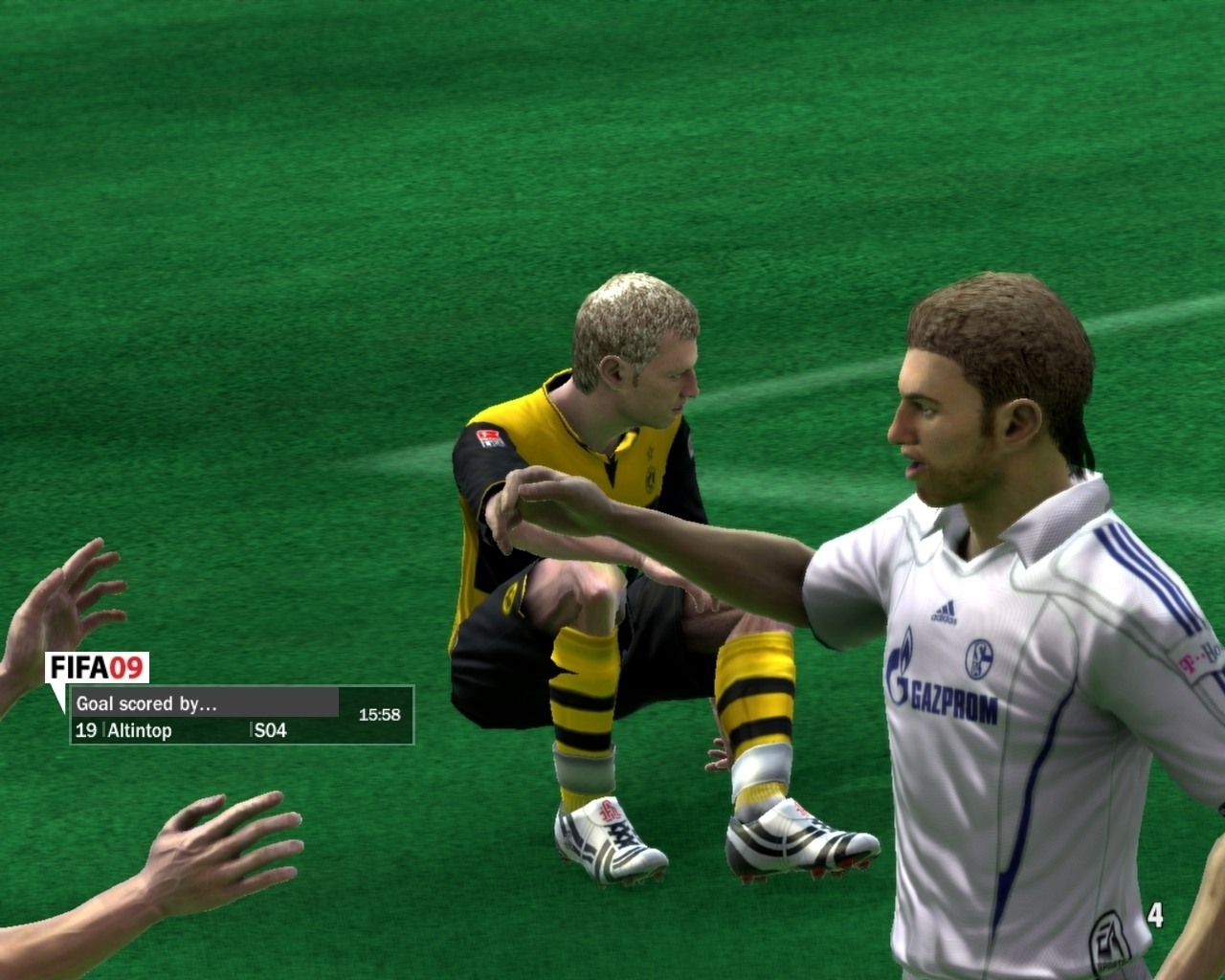The width and height of the screenshot is (1225, 980).
Task: Select the Bundesliga badge on the yellow jersey
Action: pos(487,437)
